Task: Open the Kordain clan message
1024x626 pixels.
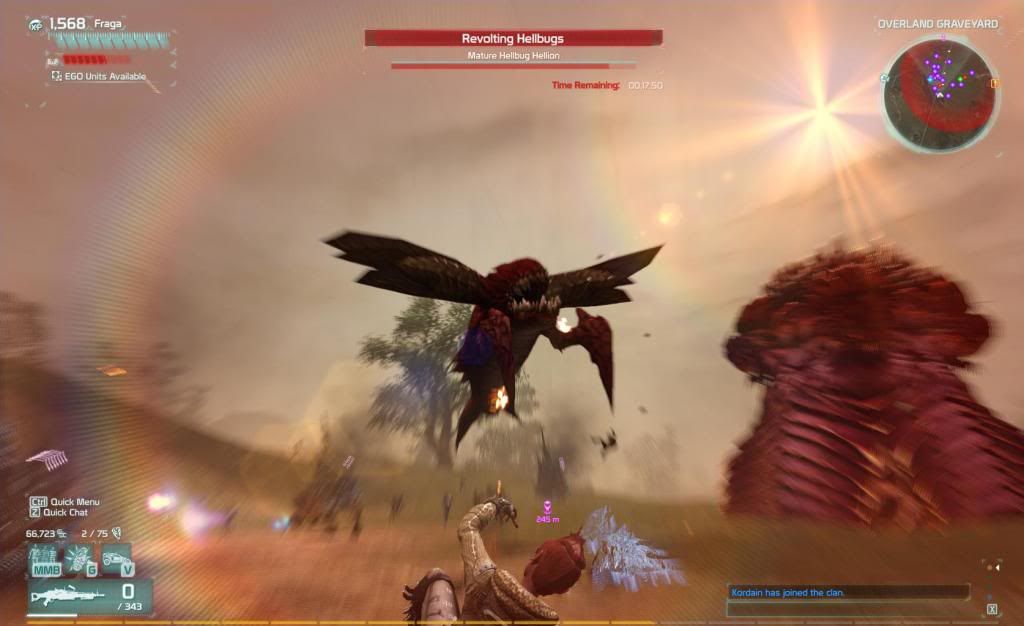Action: (788, 592)
